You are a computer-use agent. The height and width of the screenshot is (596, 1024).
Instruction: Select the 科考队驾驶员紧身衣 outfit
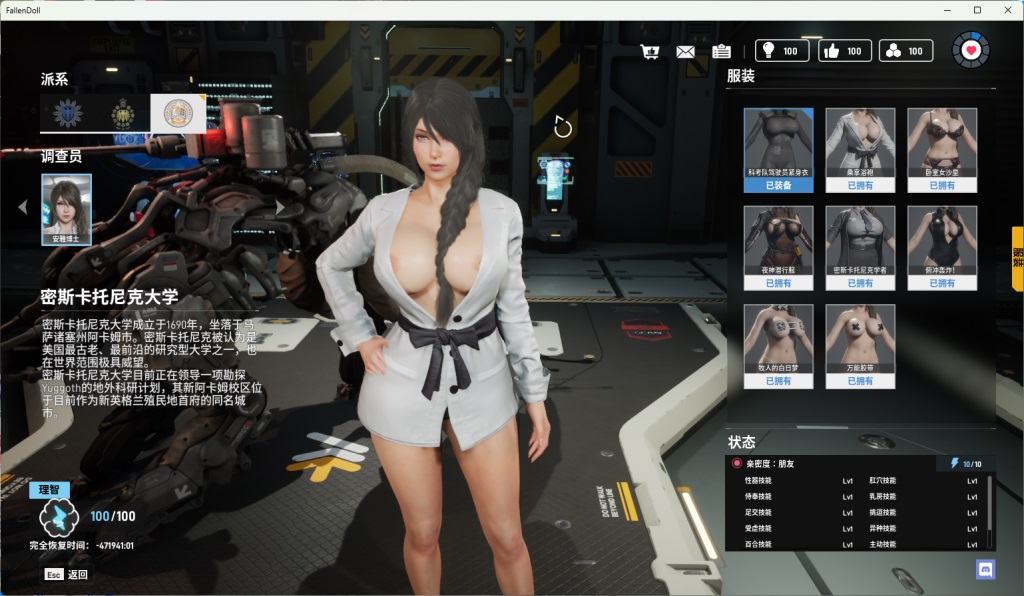tap(778, 149)
